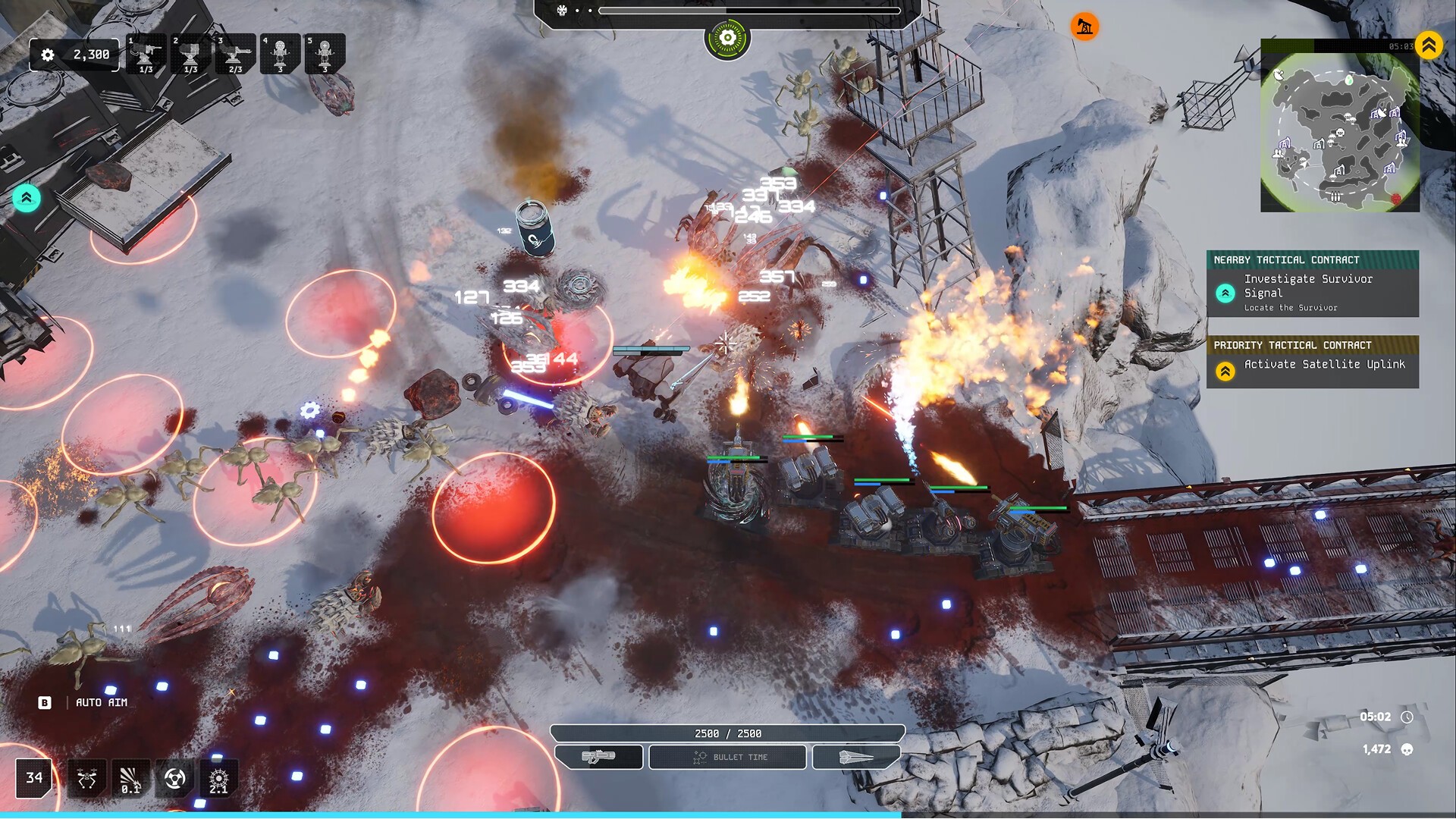Use the tri-blade spinner ability
Image resolution: width=1456 pixels, height=819 pixels.
point(174,779)
